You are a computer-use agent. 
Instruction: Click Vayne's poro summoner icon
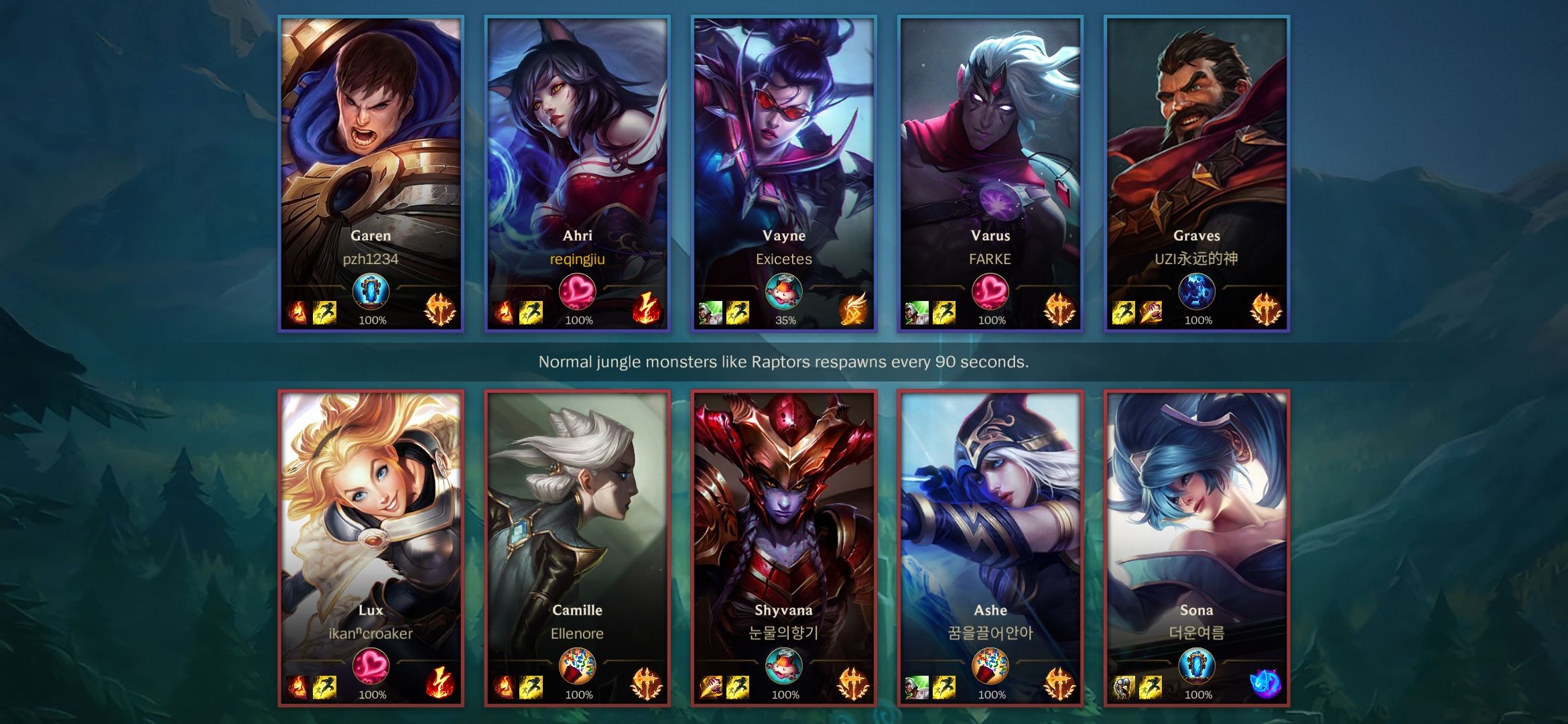[x=783, y=292]
